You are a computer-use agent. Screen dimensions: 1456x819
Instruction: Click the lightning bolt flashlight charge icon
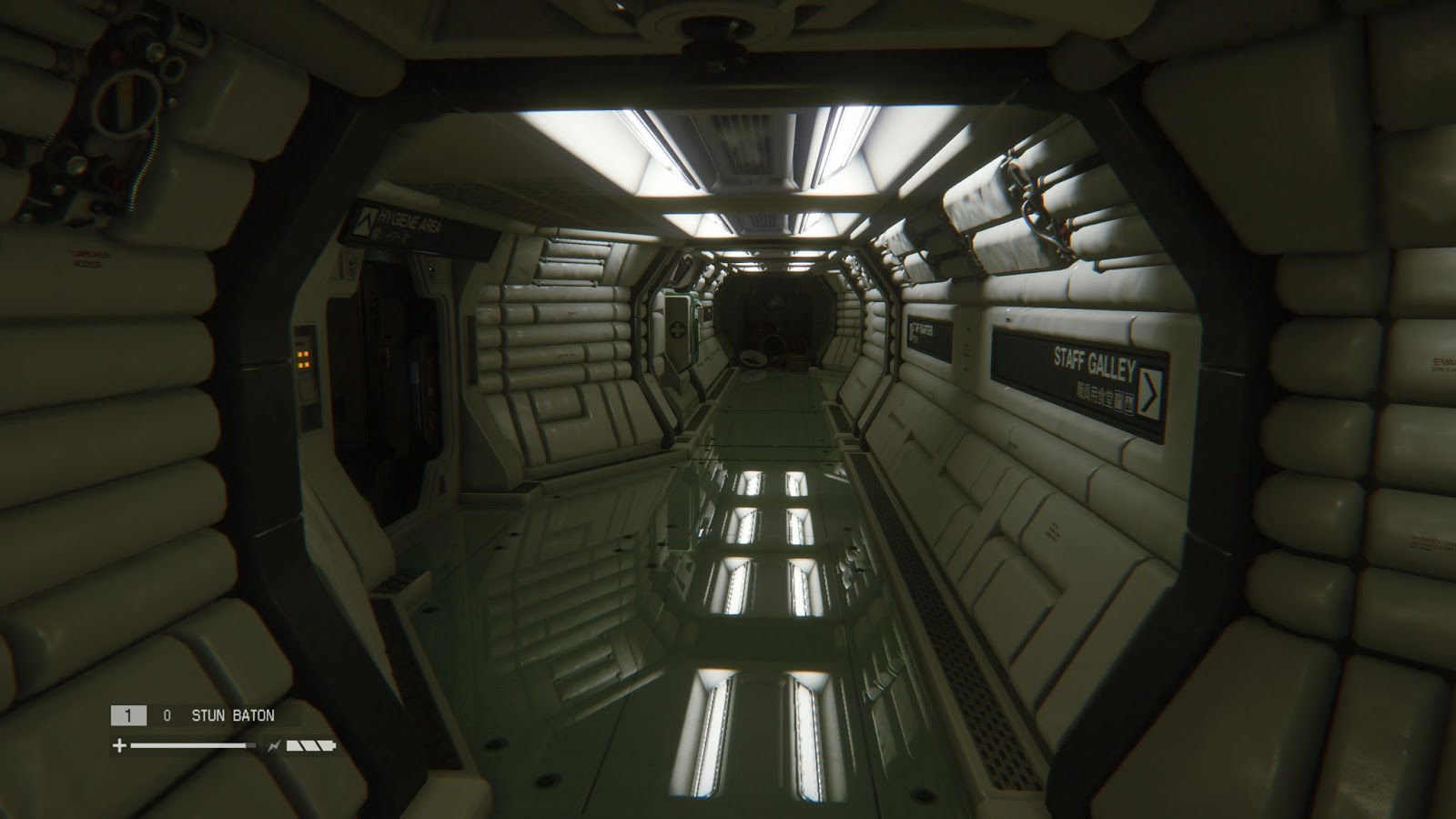[275, 745]
